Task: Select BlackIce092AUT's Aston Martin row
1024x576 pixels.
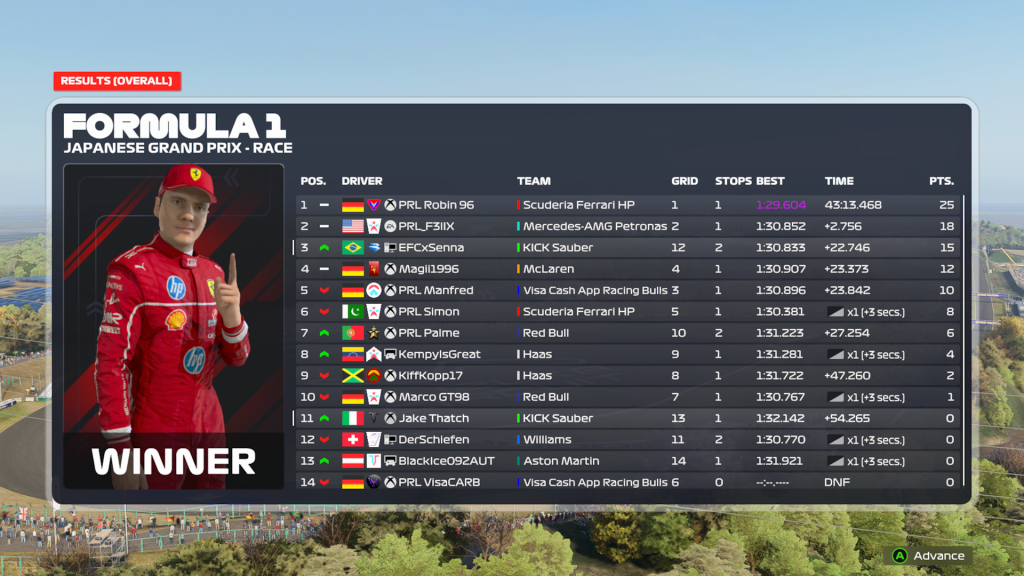Action: click(x=630, y=461)
